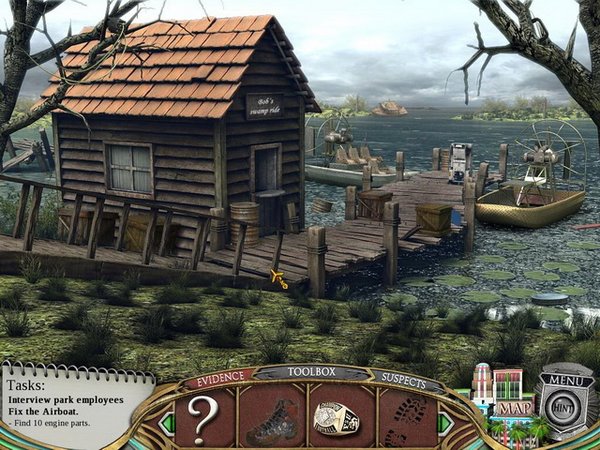
Task: Choose the ring item slot
Action: pyautogui.click(x=337, y=416)
